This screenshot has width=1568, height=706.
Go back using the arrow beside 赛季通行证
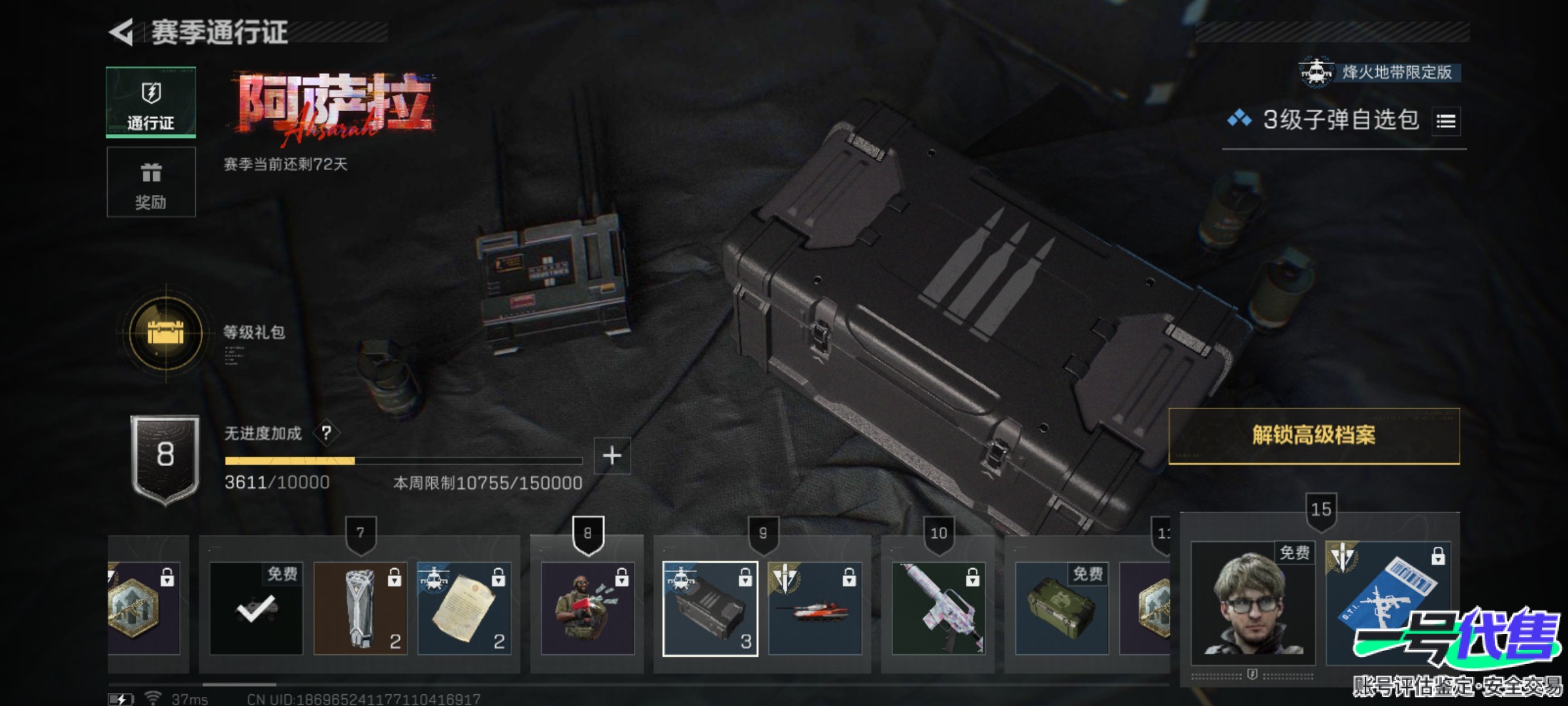point(122,32)
